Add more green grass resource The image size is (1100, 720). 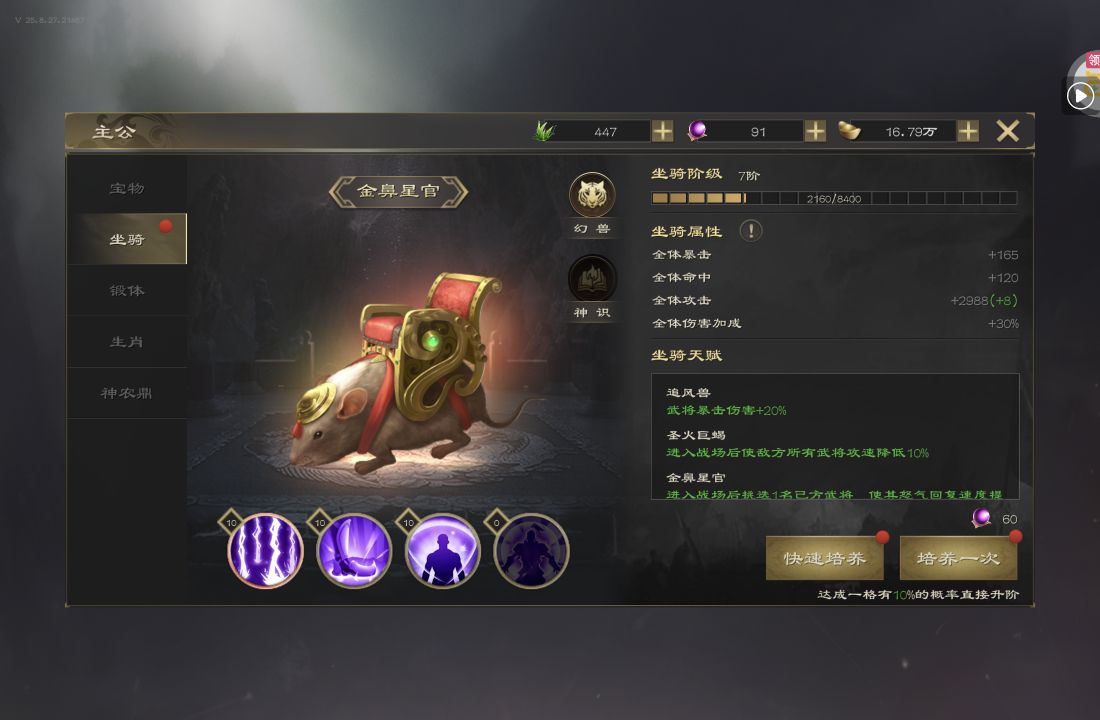click(x=662, y=131)
